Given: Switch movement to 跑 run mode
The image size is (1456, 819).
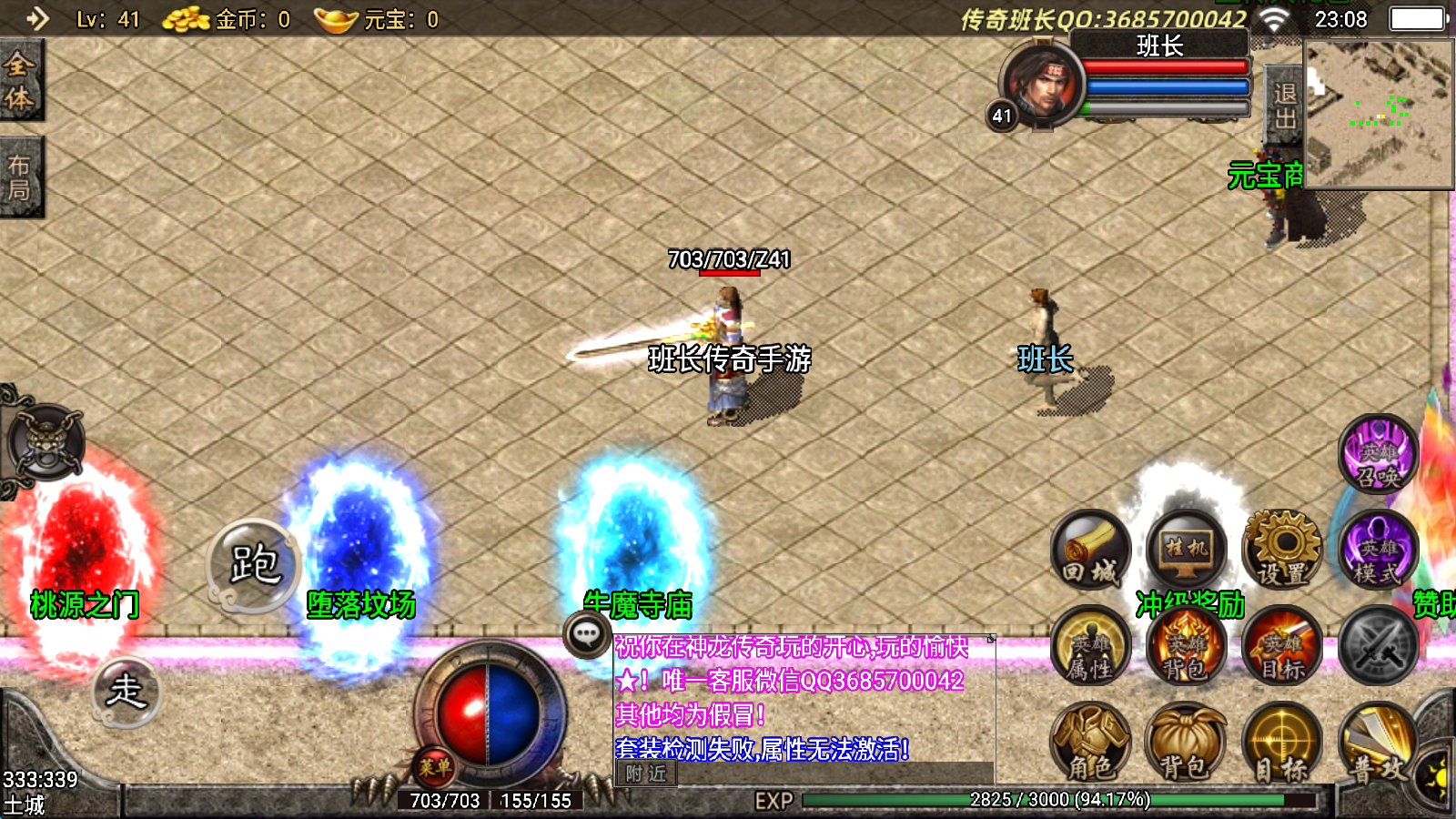Looking at the screenshot, I should pyautogui.click(x=254, y=565).
